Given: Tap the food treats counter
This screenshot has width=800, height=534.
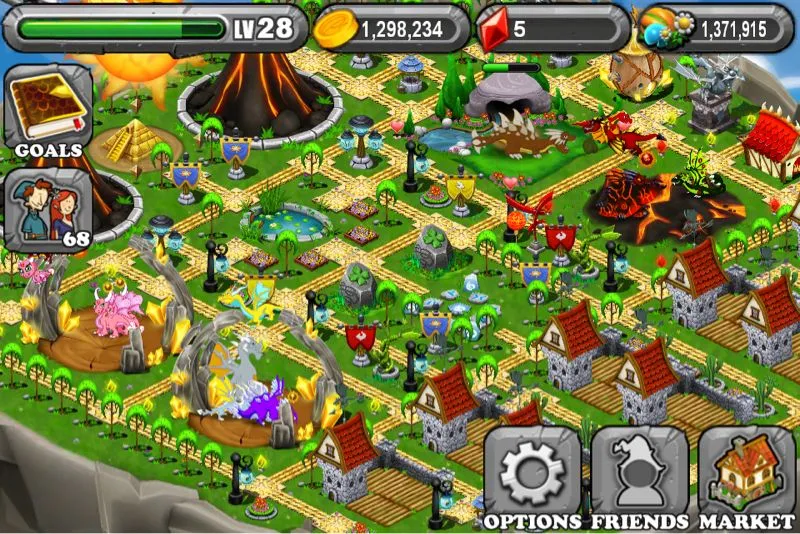Looking at the screenshot, I should tap(715, 28).
